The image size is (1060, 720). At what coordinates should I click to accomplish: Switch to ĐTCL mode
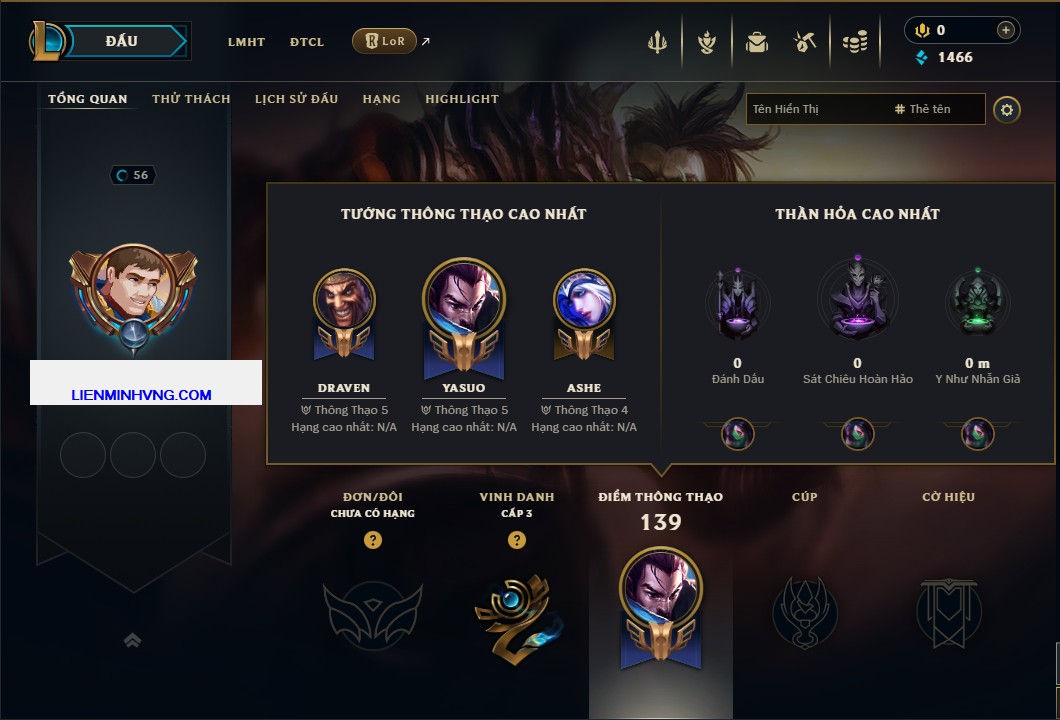(x=307, y=42)
